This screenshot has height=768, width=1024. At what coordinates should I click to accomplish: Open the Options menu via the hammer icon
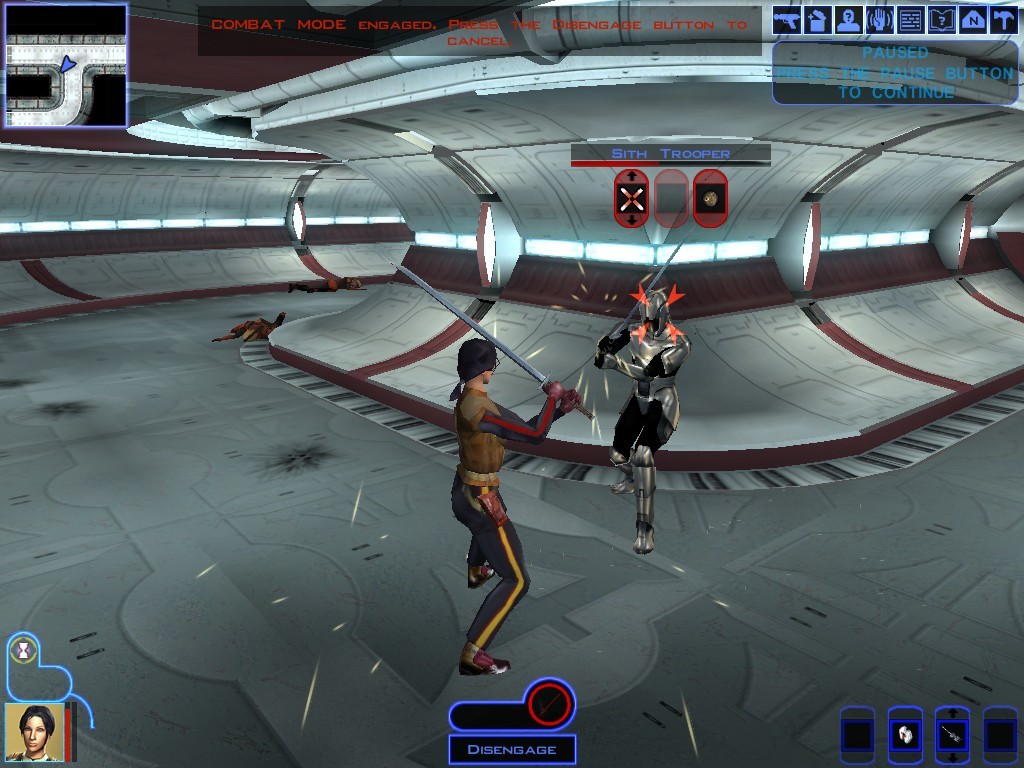point(1003,20)
